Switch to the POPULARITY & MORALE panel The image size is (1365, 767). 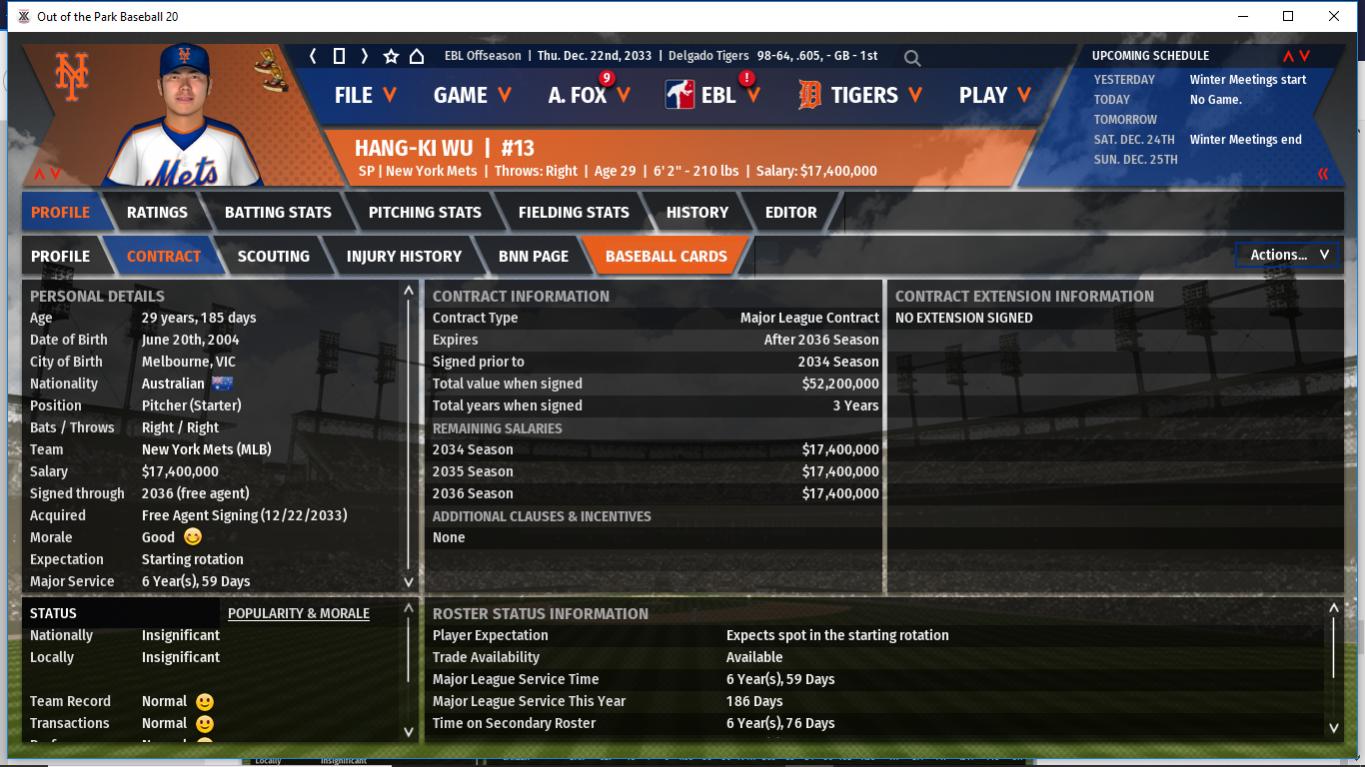pyautogui.click(x=298, y=613)
